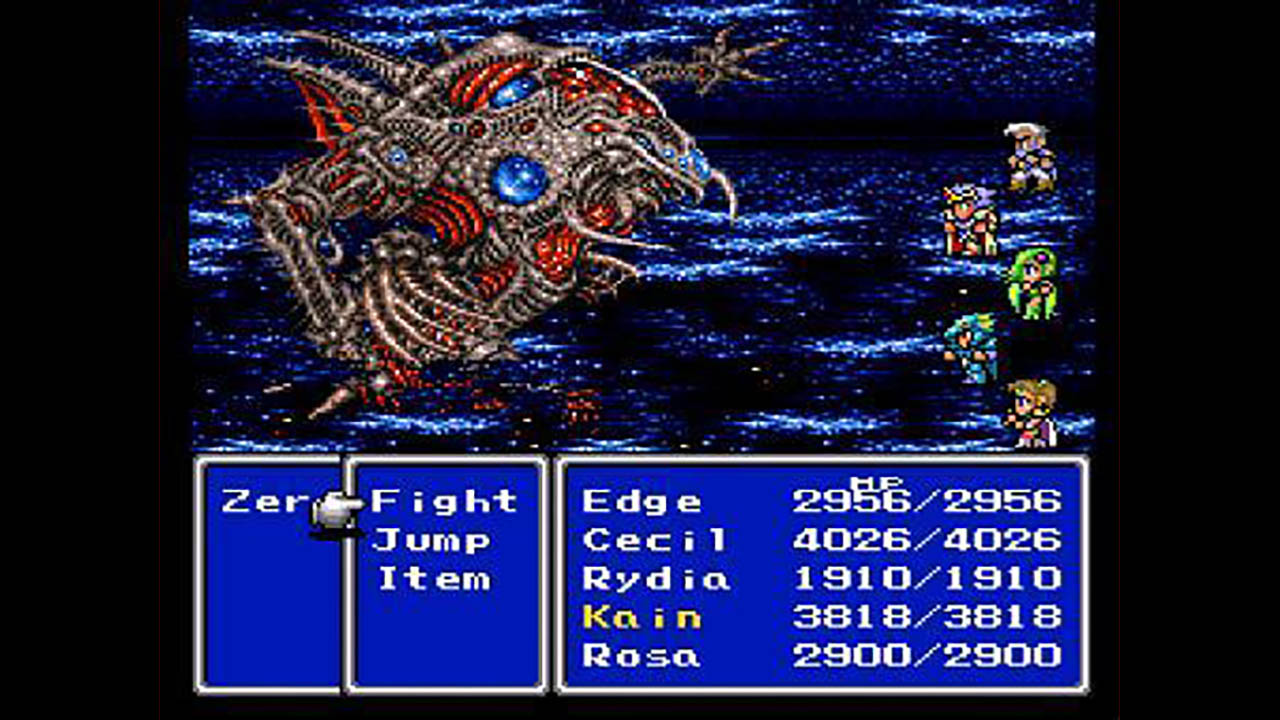Viewport: 1280px width, 720px height.
Task: Choose the Fight command
Action: point(444,500)
